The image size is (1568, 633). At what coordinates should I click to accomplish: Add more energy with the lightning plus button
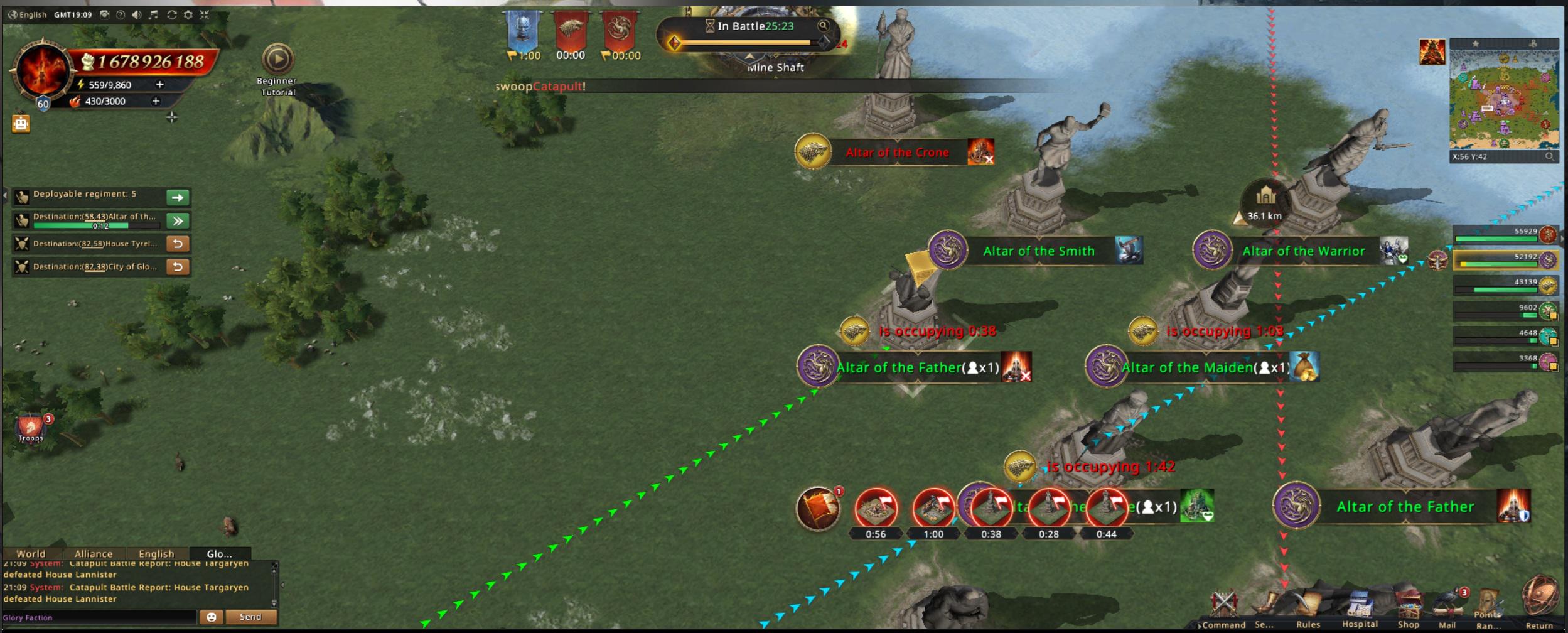pos(159,84)
